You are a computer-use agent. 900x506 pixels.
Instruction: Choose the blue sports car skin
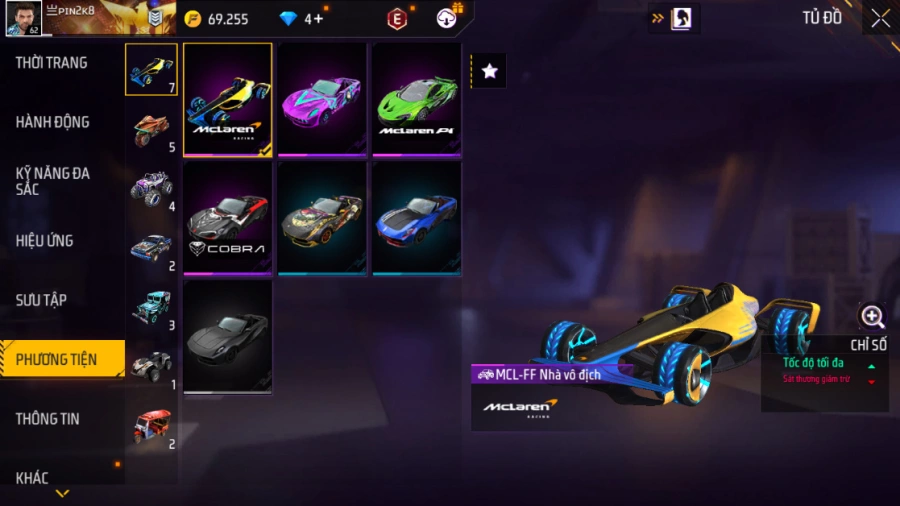[x=416, y=218]
